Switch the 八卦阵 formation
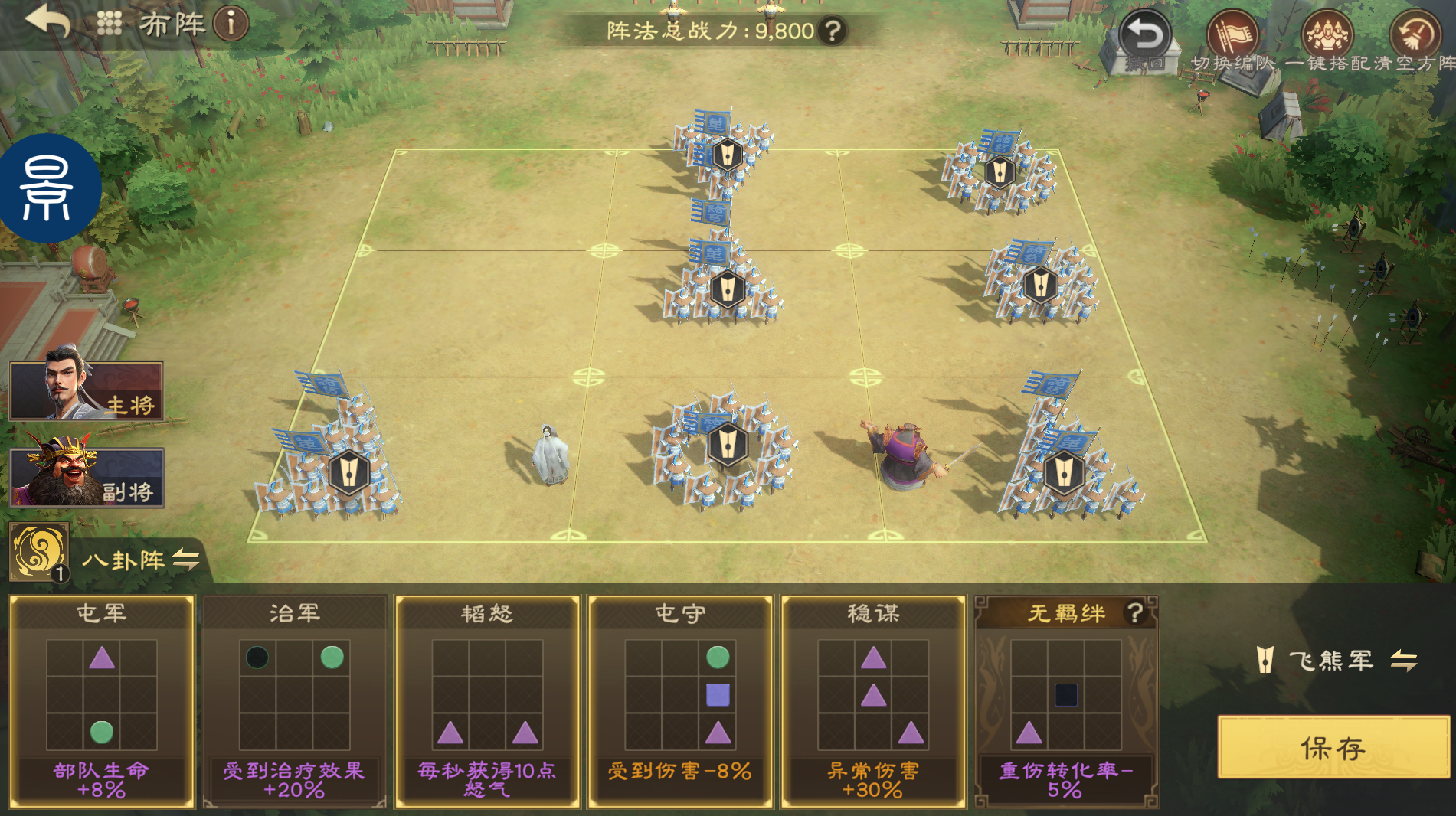The height and width of the screenshot is (816, 1456). coord(186,560)
